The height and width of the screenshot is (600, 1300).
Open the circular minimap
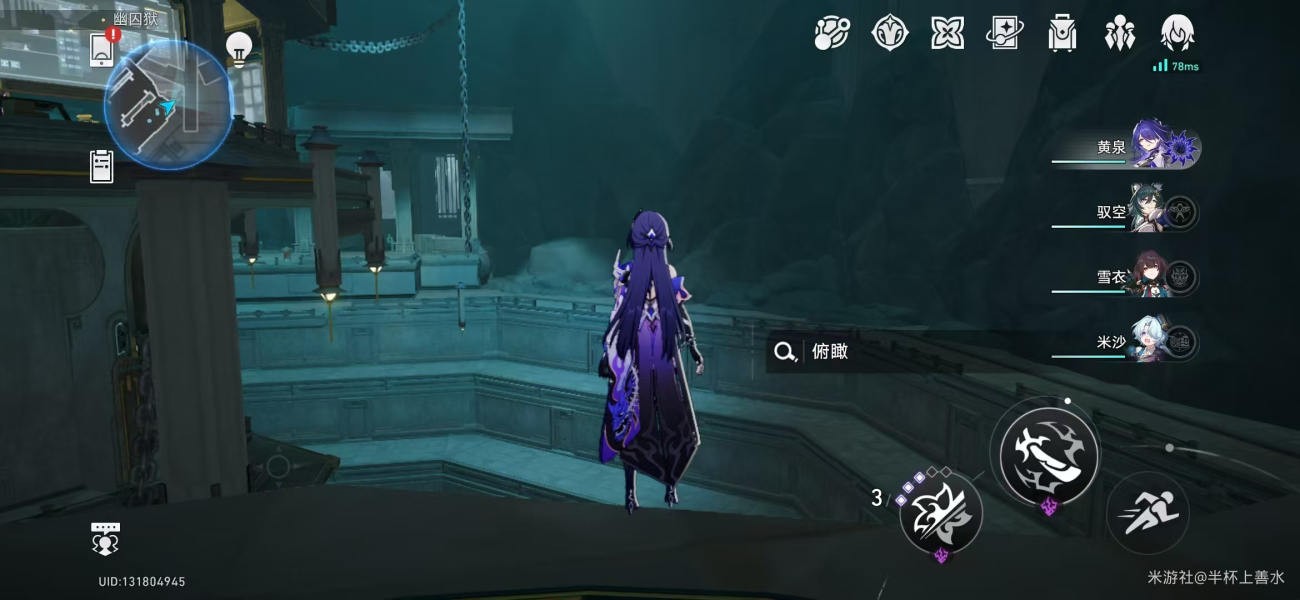pyautogui.click(x=168, y=105)
